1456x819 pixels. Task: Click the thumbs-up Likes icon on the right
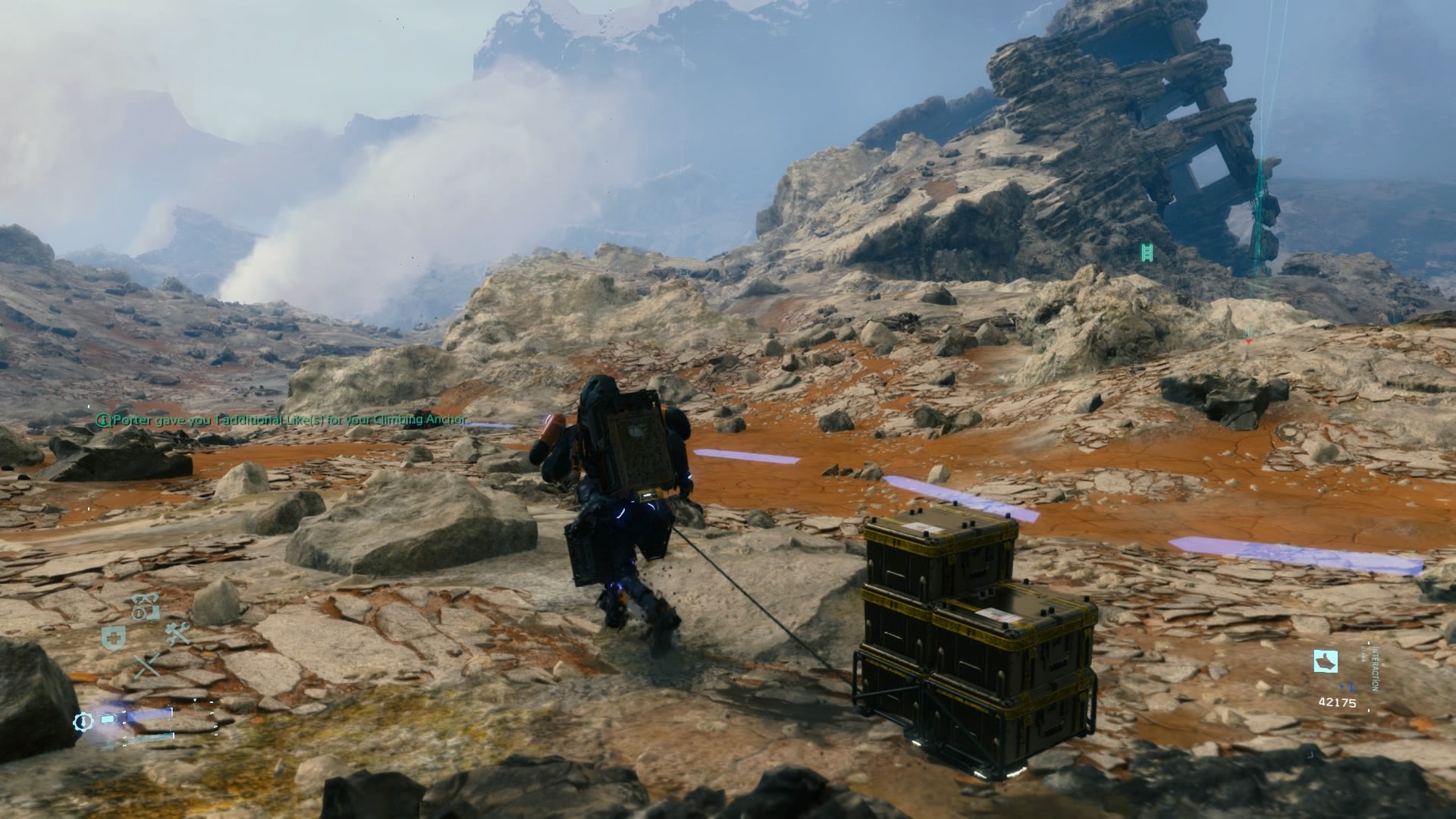[1326, 660]
